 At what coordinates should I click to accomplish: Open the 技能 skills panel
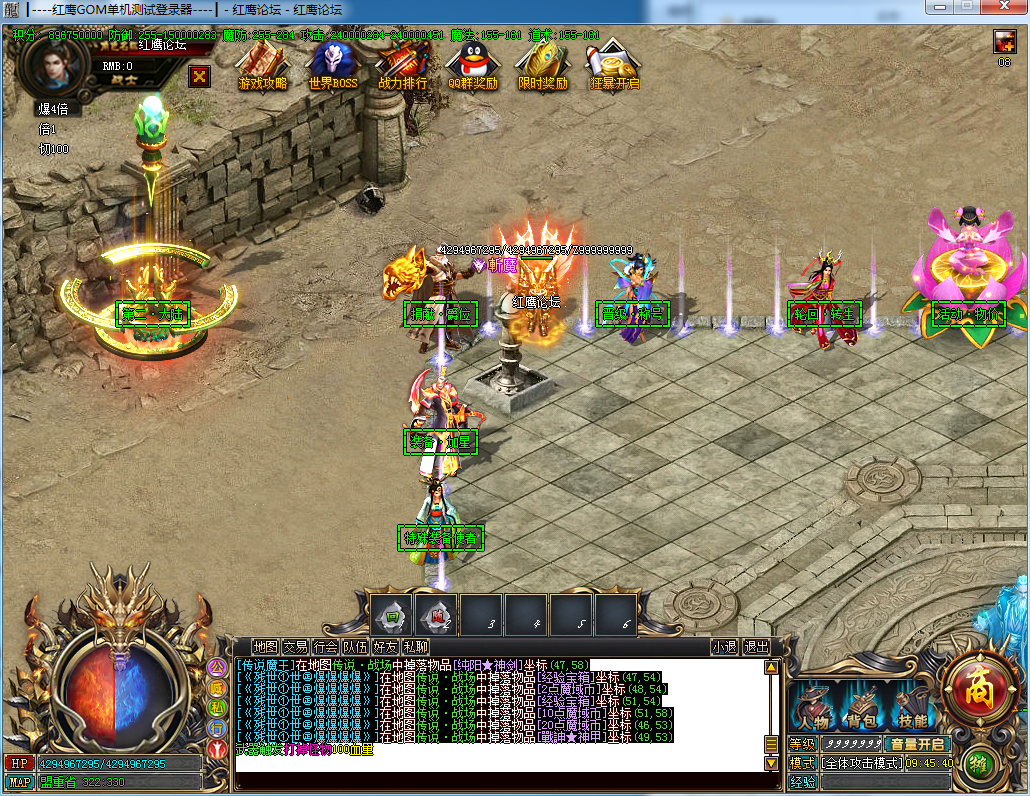[911, 708]
